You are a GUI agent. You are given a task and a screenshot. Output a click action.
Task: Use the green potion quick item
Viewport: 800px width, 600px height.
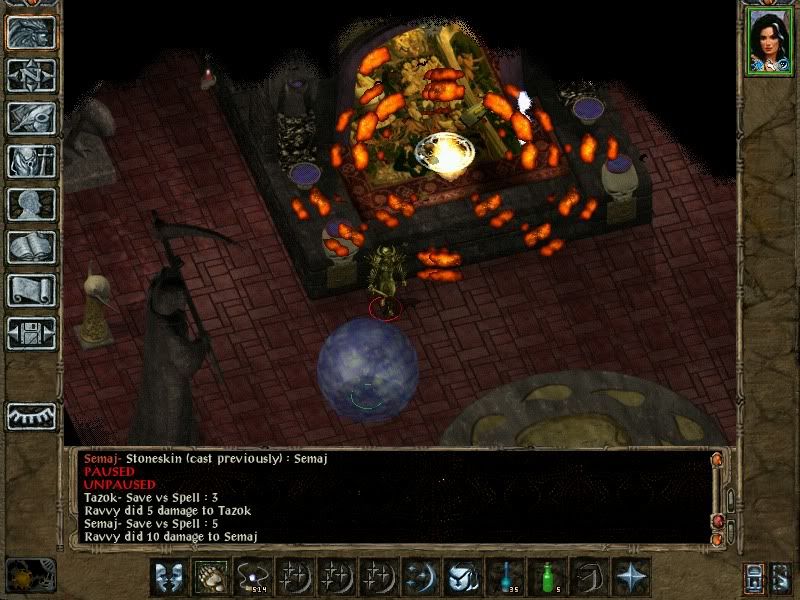547,577
